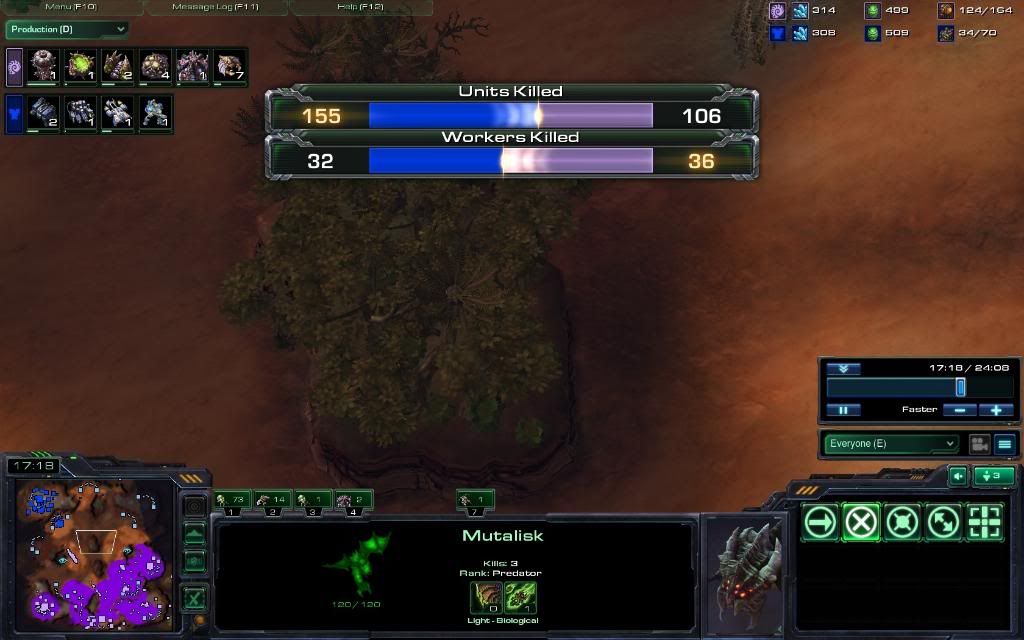1024x640 pixels.
Task: Open the Message Log
Action: point(215,7)
